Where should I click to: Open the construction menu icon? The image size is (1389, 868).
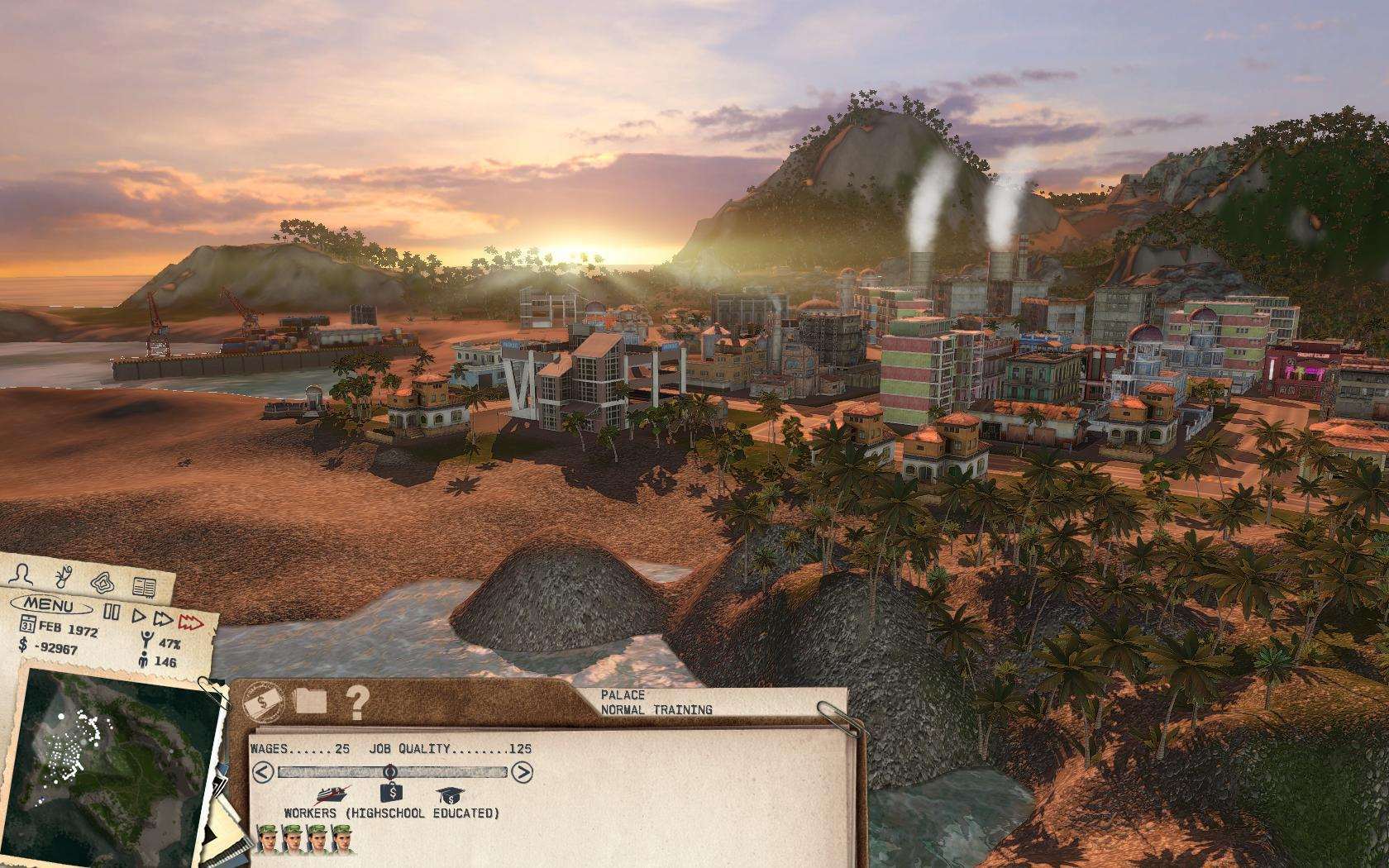click(102, 584)
